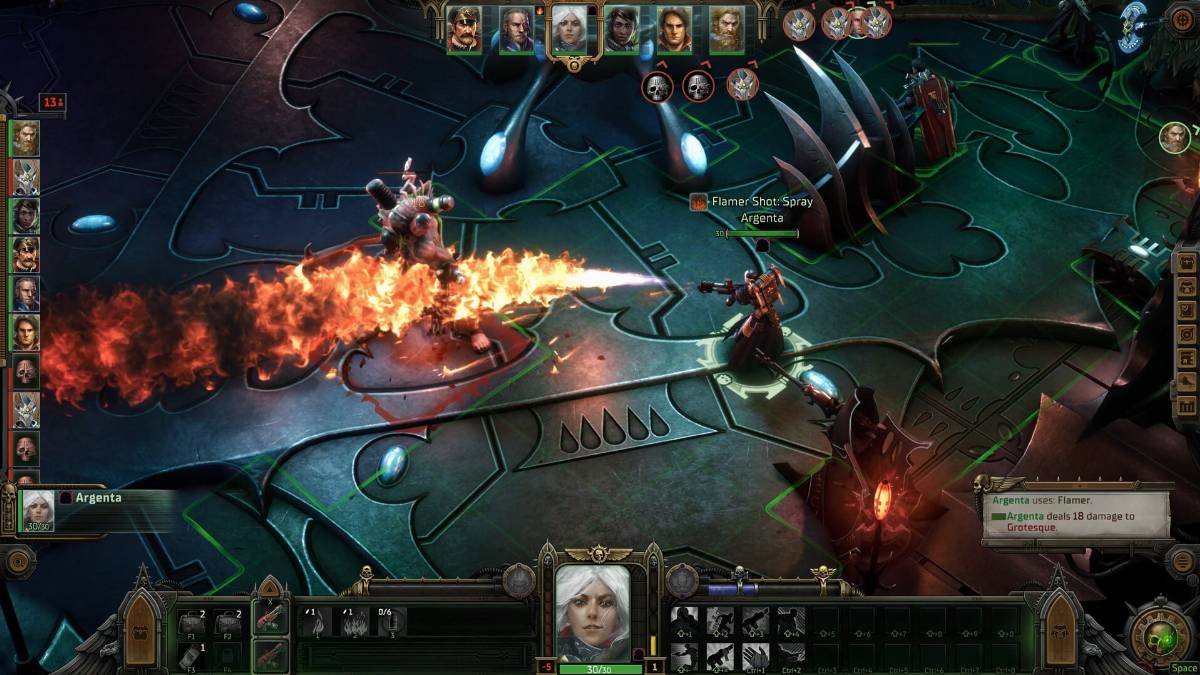Image resolution: width=1200 pixels, height=675 pixels.
Task: Switch to the second weapon set
Action: coord(270,655)
